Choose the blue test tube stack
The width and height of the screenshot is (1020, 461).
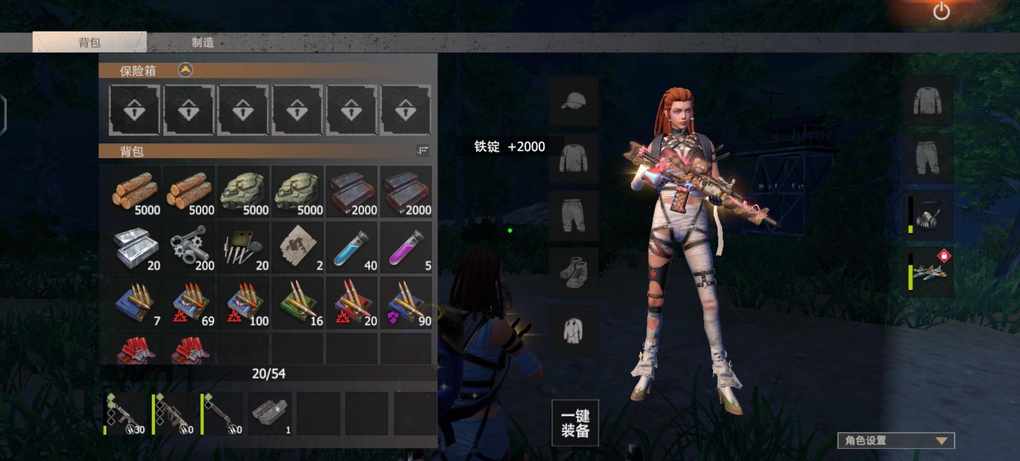pos(353,246)
